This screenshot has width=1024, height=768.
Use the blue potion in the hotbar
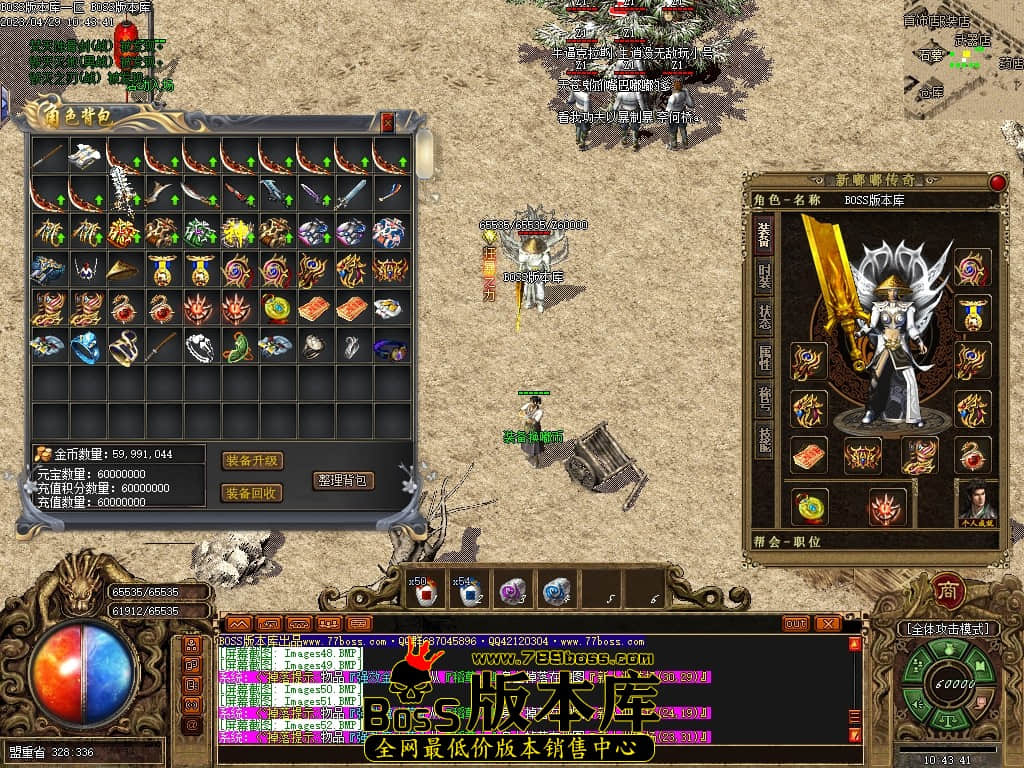[468, 593]
